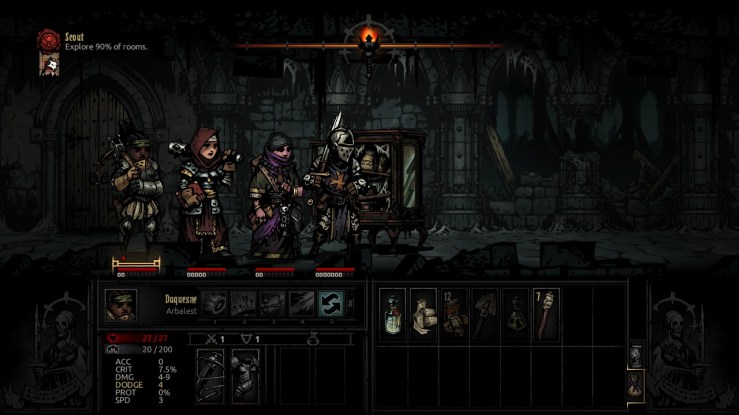Select Duquesne's hero portrait

[x=121, y=305]
